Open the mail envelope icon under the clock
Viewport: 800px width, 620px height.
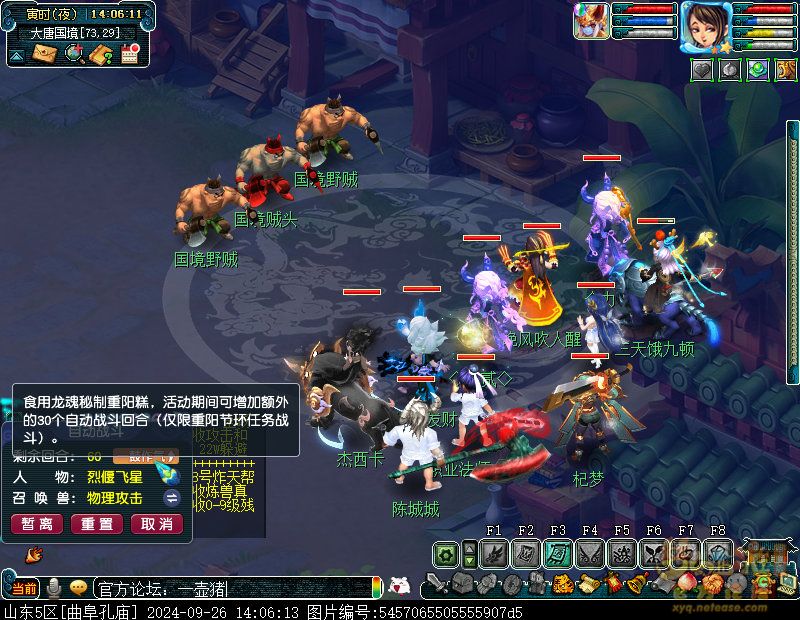coord(45,54)
